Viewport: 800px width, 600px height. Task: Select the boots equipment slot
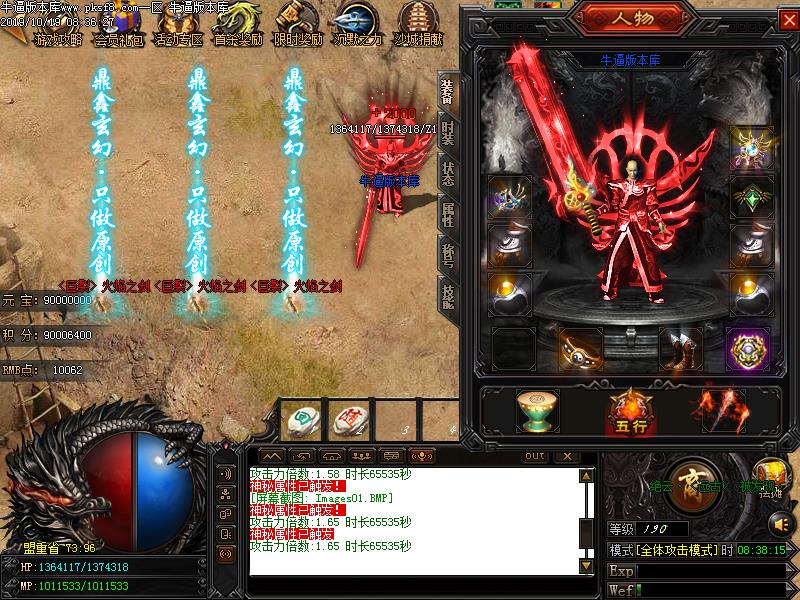tap(685, 351)
